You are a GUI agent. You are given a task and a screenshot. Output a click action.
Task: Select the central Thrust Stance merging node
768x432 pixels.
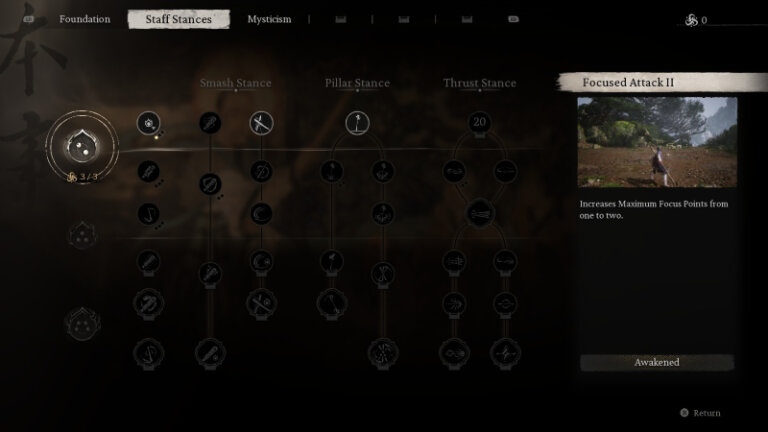click(x=479, y=212)
